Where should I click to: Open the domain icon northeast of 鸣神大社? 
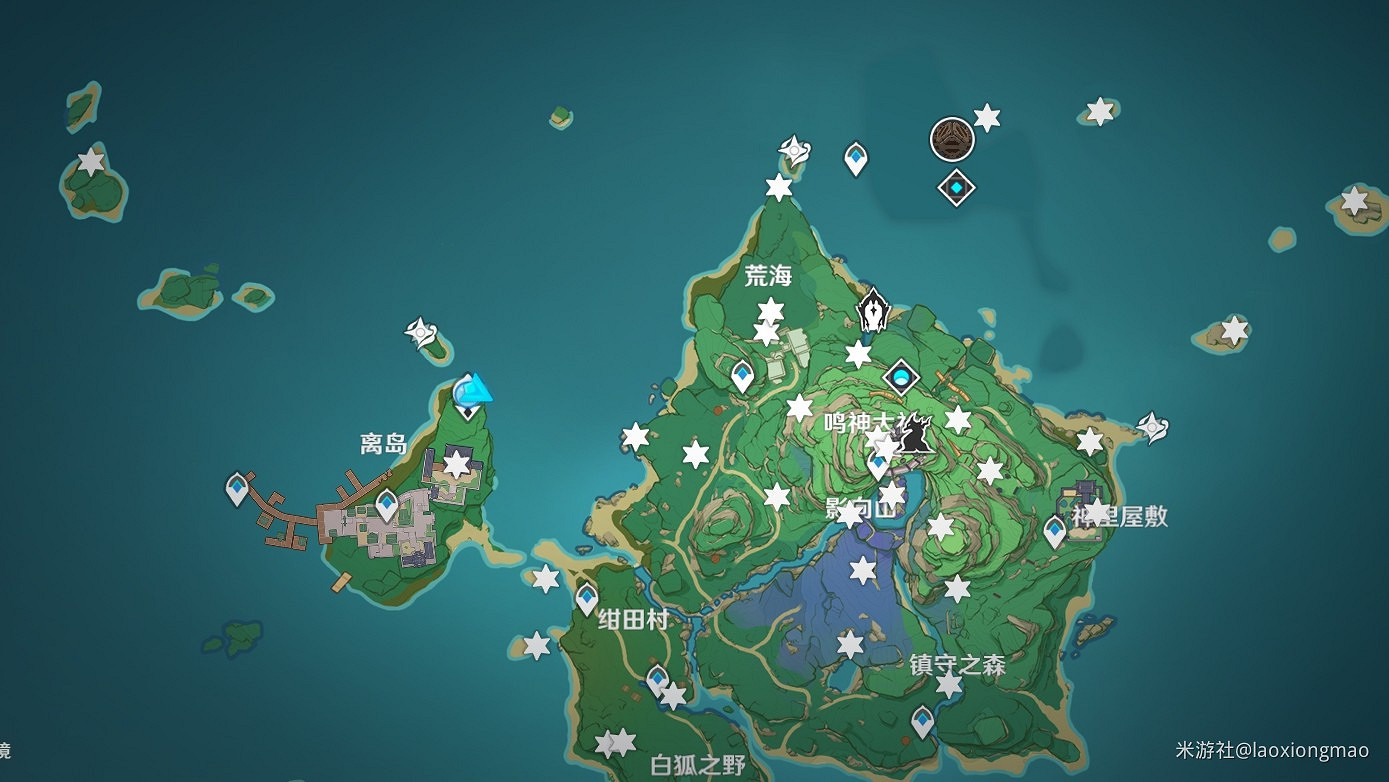900,378
